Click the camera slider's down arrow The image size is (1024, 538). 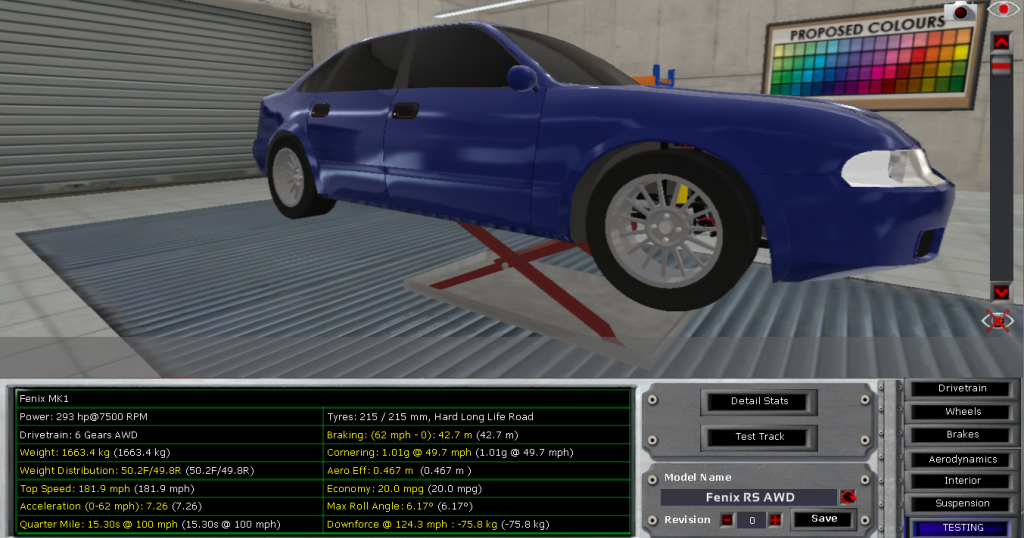pos(1001,291)
